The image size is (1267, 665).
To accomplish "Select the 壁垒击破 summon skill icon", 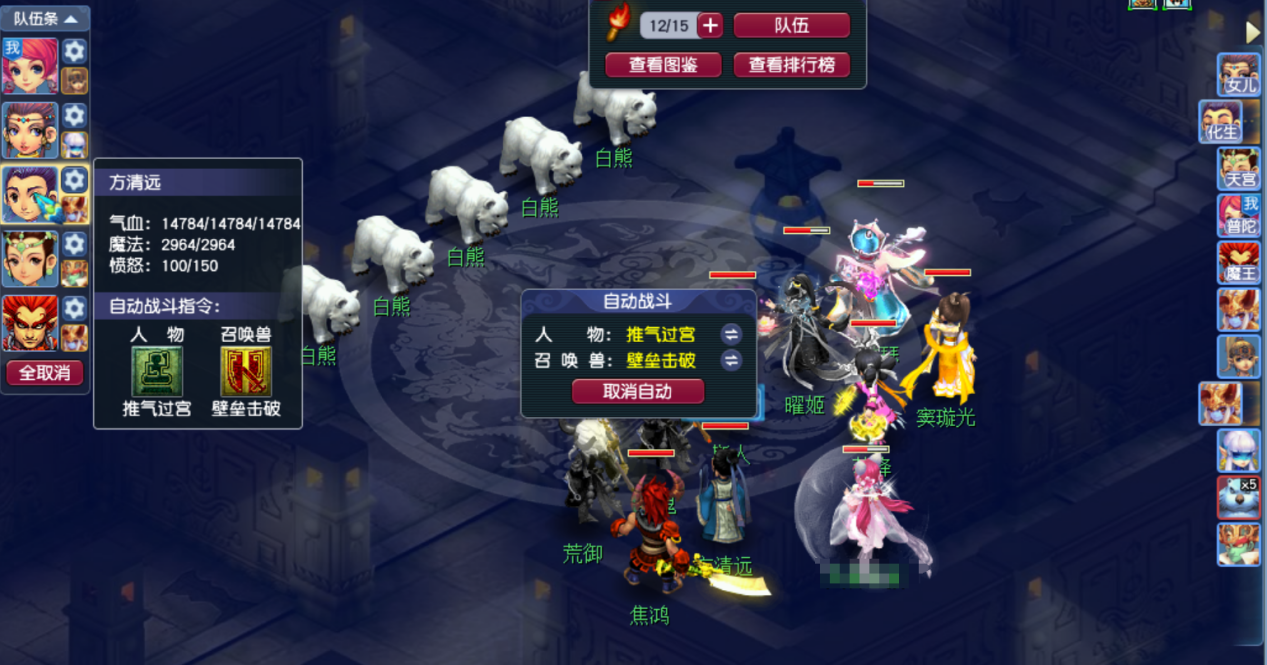I will pyautogui.click(x=245, y=372).
